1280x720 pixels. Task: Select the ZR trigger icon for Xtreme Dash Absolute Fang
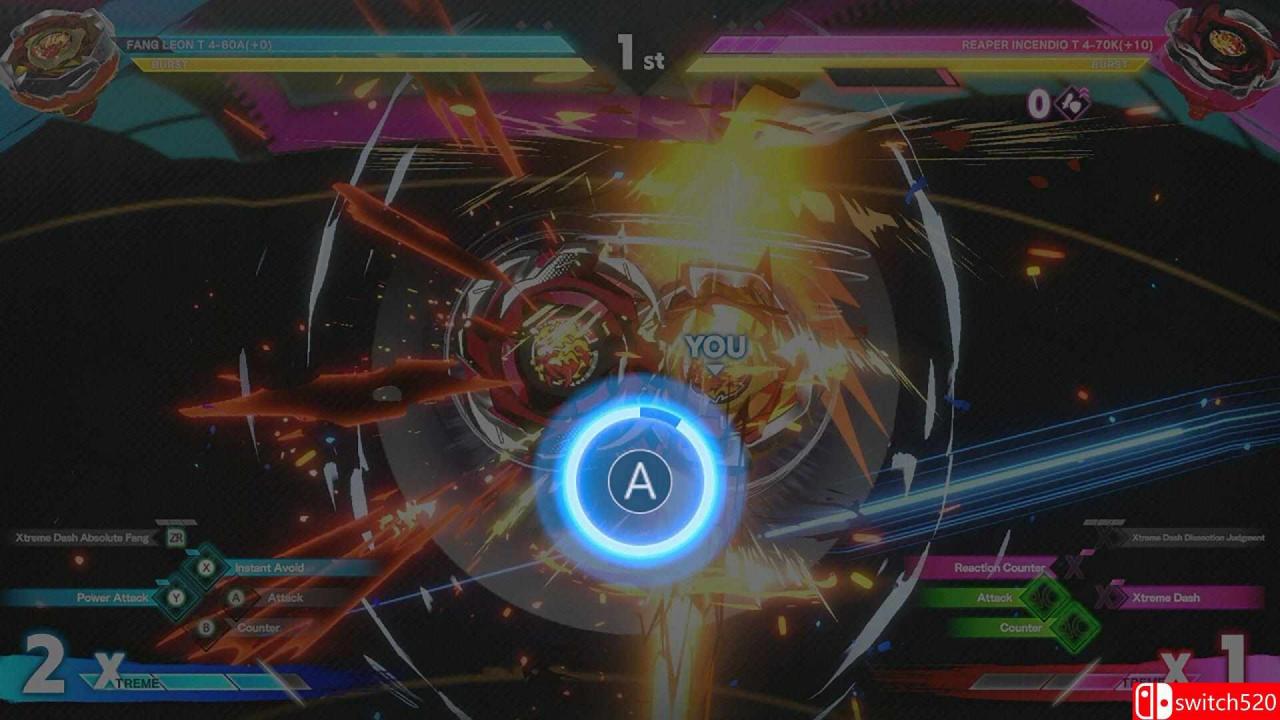tap(177, 537)
